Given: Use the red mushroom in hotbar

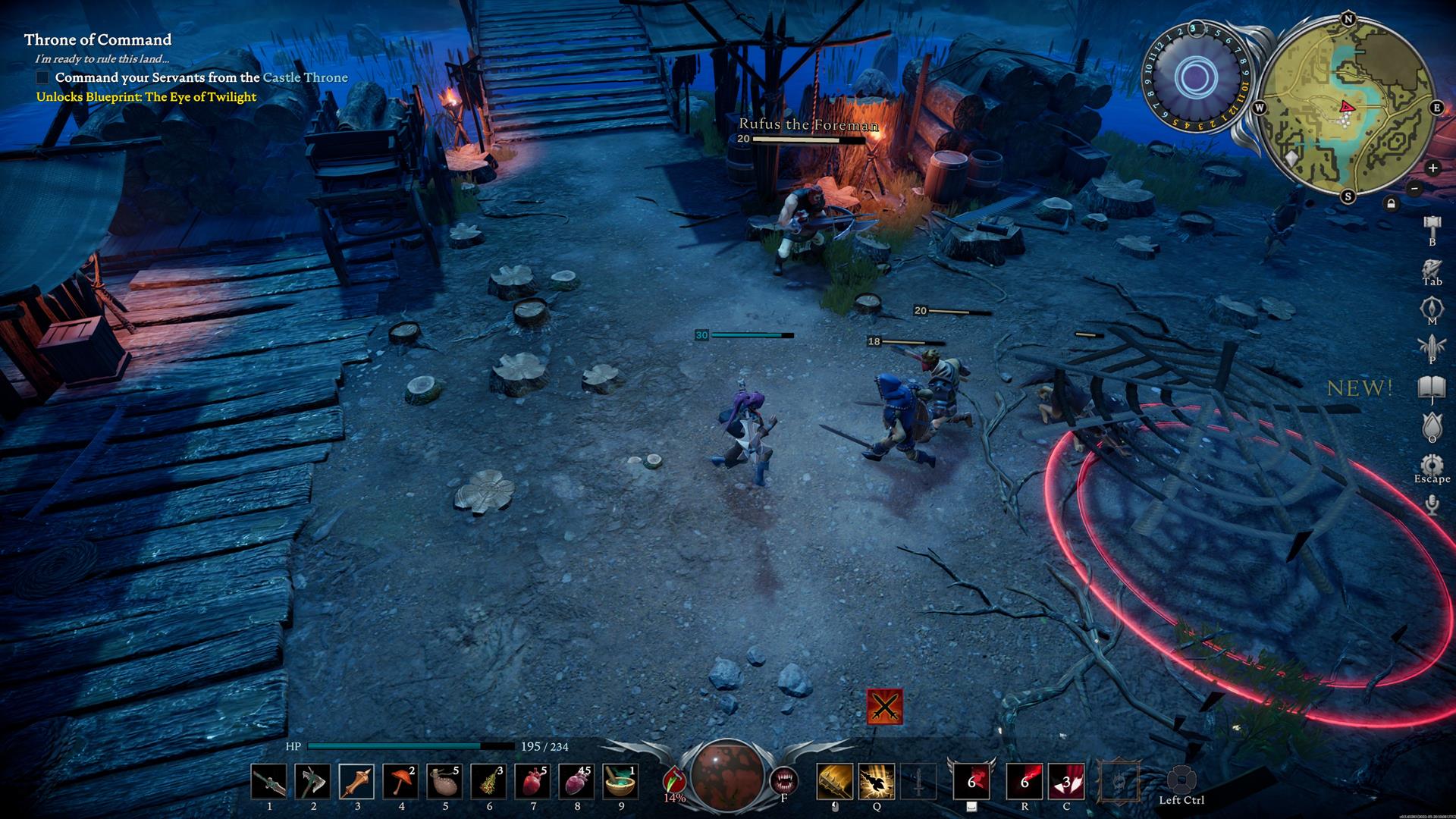Looking at the screenshot, I should point(401,782).
